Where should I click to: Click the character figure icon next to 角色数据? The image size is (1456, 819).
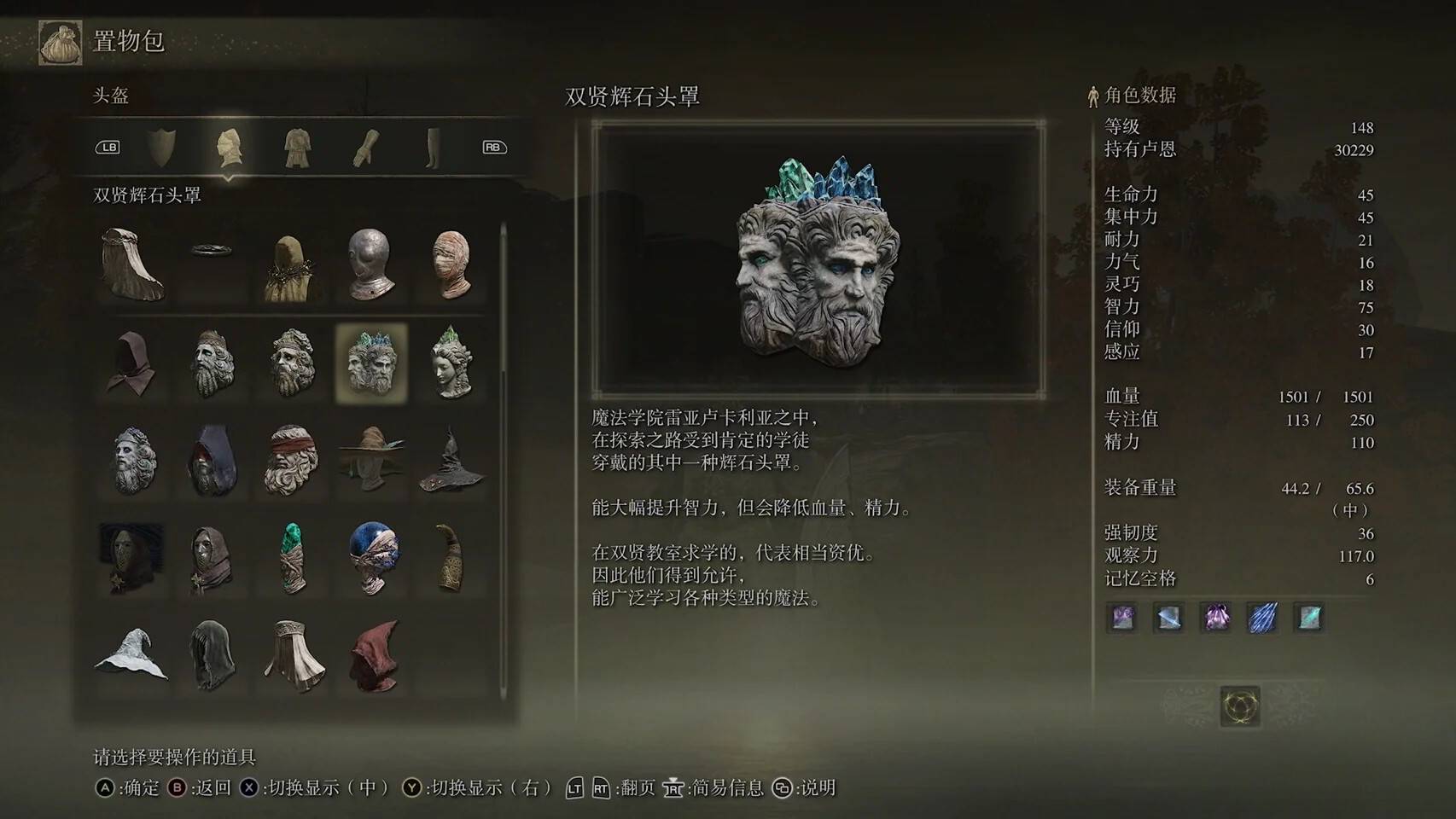tap(1092, 96)
